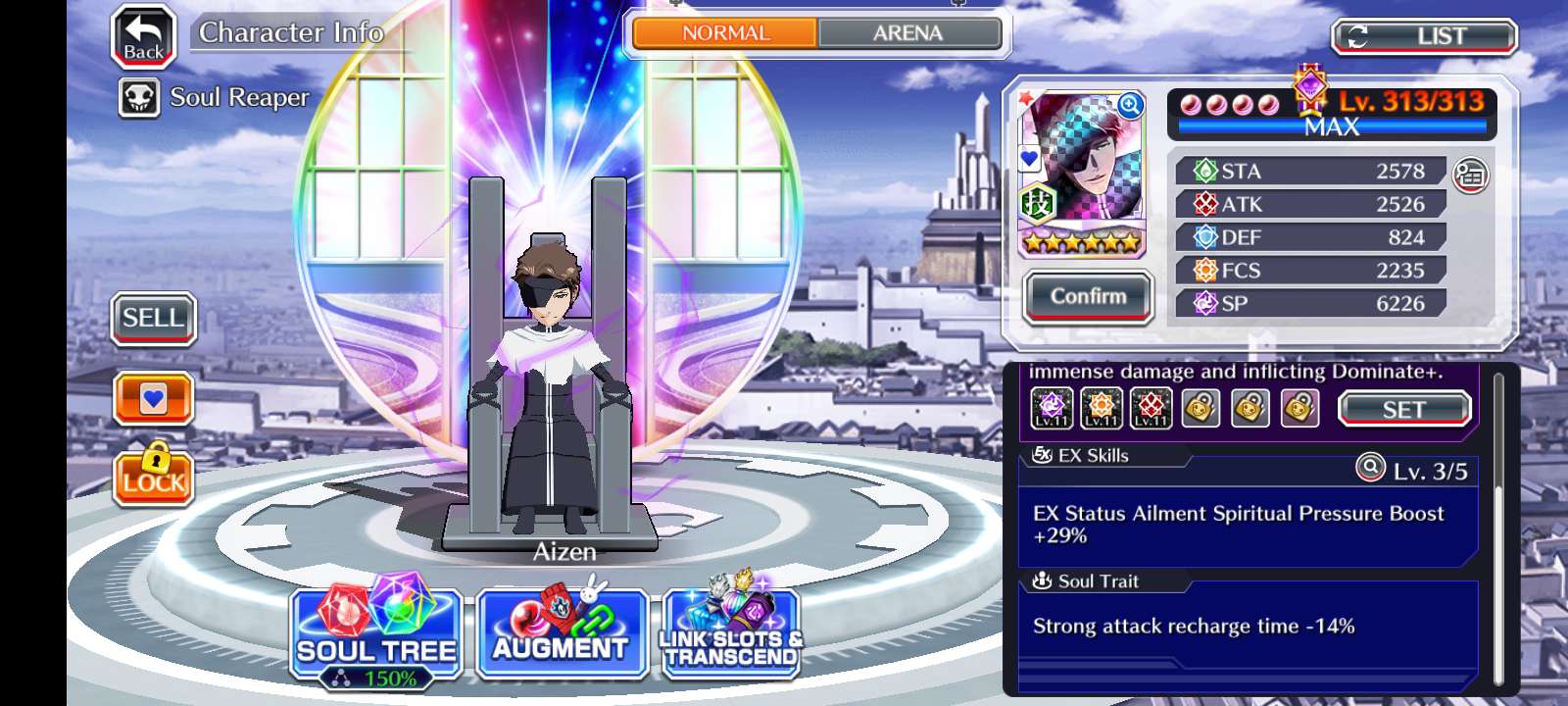Sell this character with SELL button
This screenshot has height=706, width=1568.
(153, 319)
